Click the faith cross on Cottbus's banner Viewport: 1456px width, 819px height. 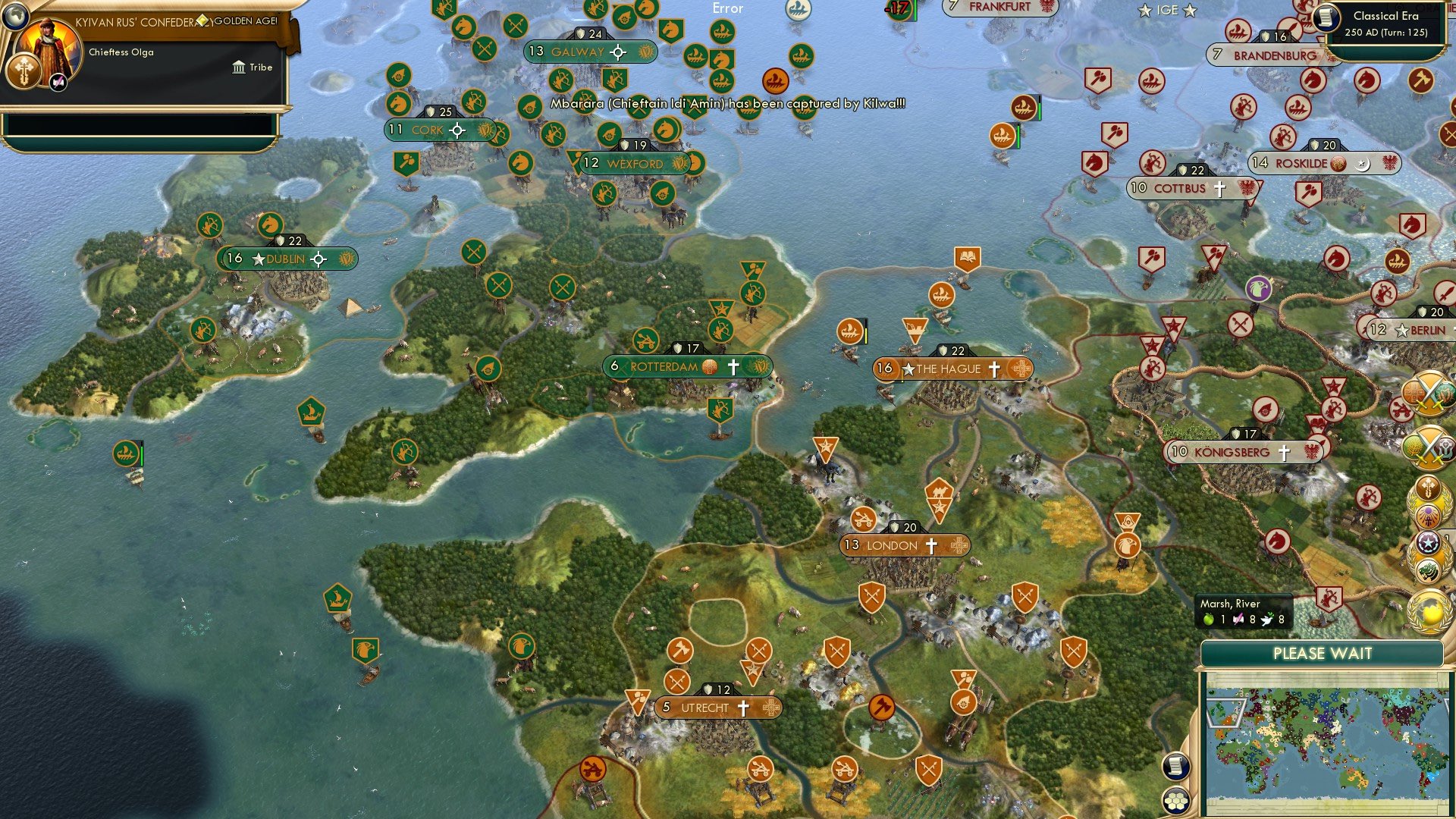pos(1220,190)
